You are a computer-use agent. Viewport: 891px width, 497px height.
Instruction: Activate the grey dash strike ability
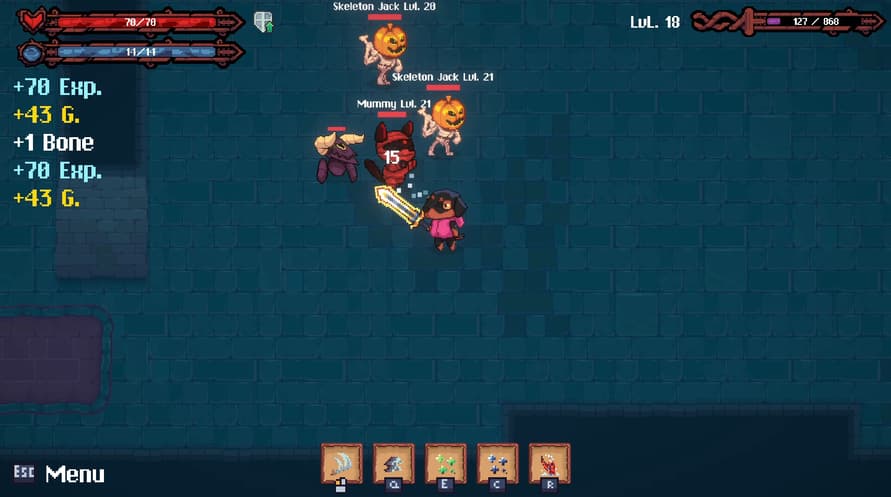point(393,463)
